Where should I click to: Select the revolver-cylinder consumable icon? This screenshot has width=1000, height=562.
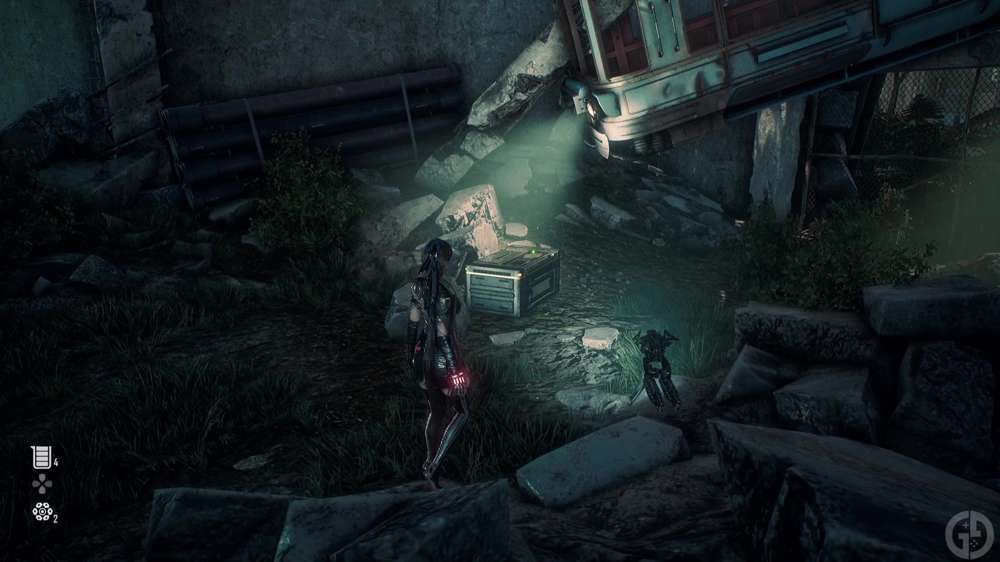[41, 513]
